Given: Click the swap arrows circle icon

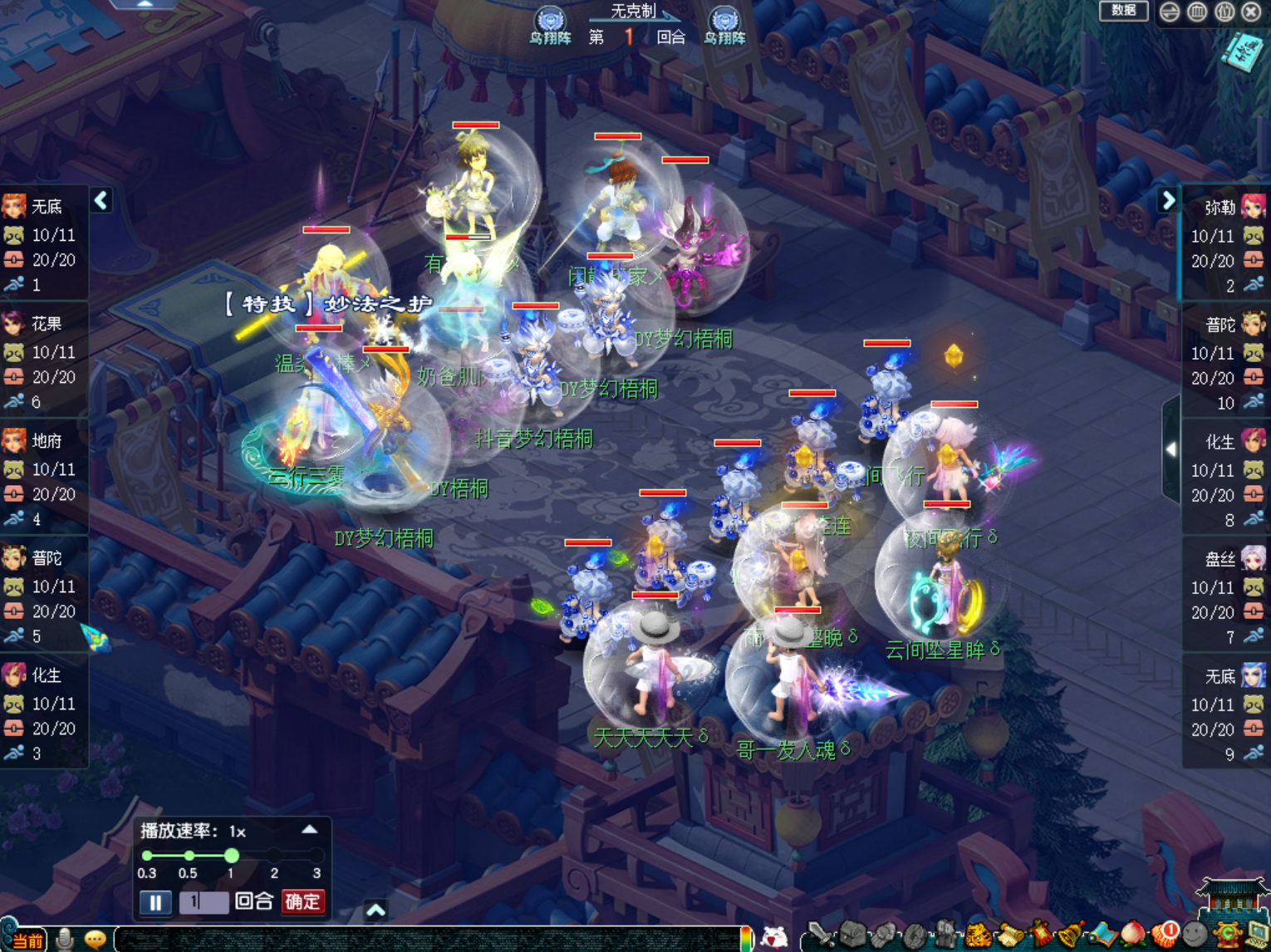Looking at the screenshot, I should tap(1170, 12).
